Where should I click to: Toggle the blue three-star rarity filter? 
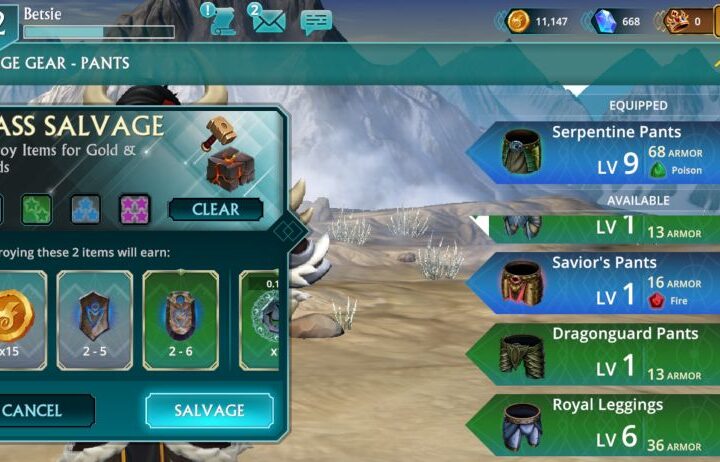tap(85, 209)
